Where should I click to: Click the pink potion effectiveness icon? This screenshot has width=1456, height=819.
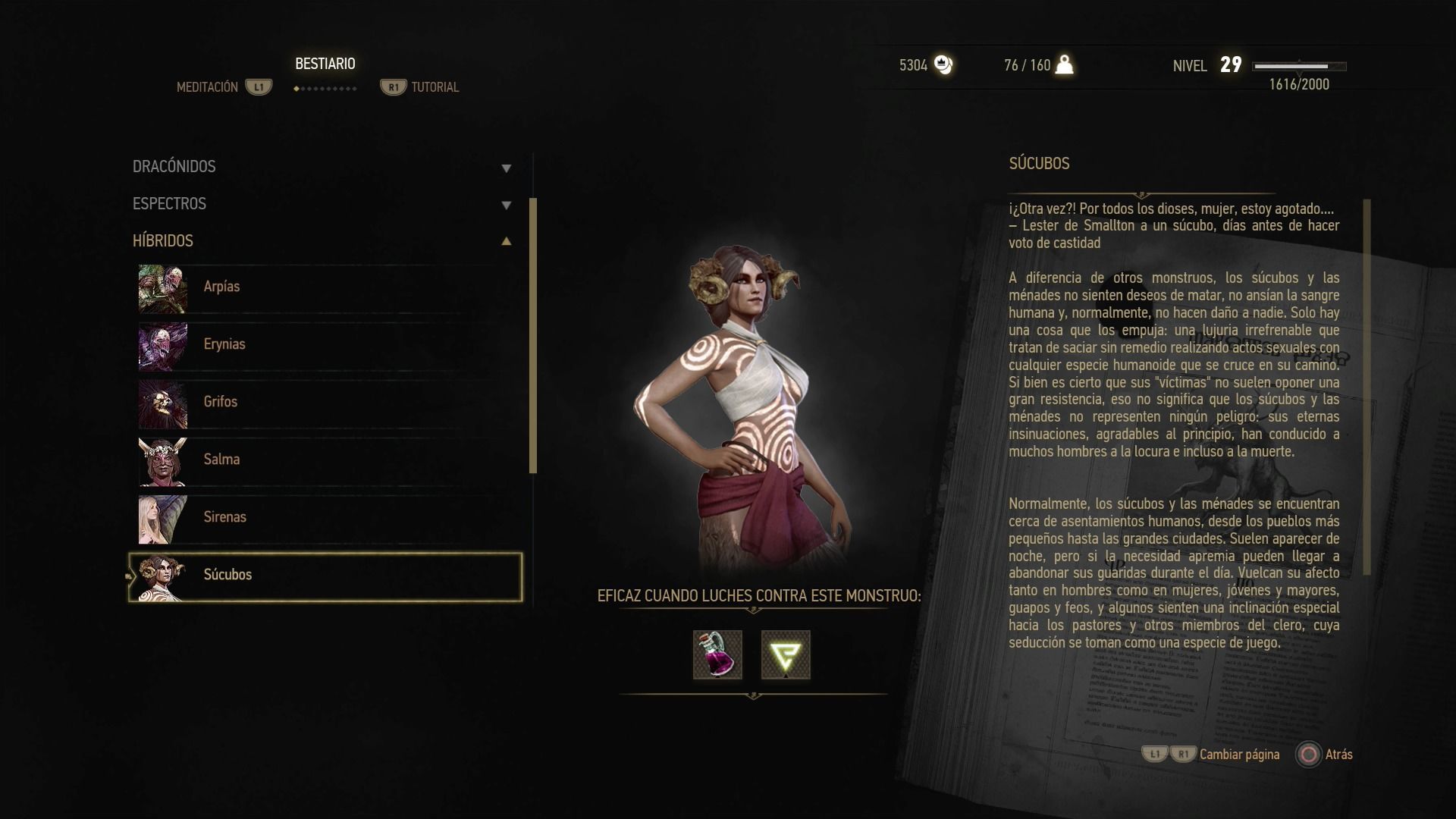(x=717, y=655)
